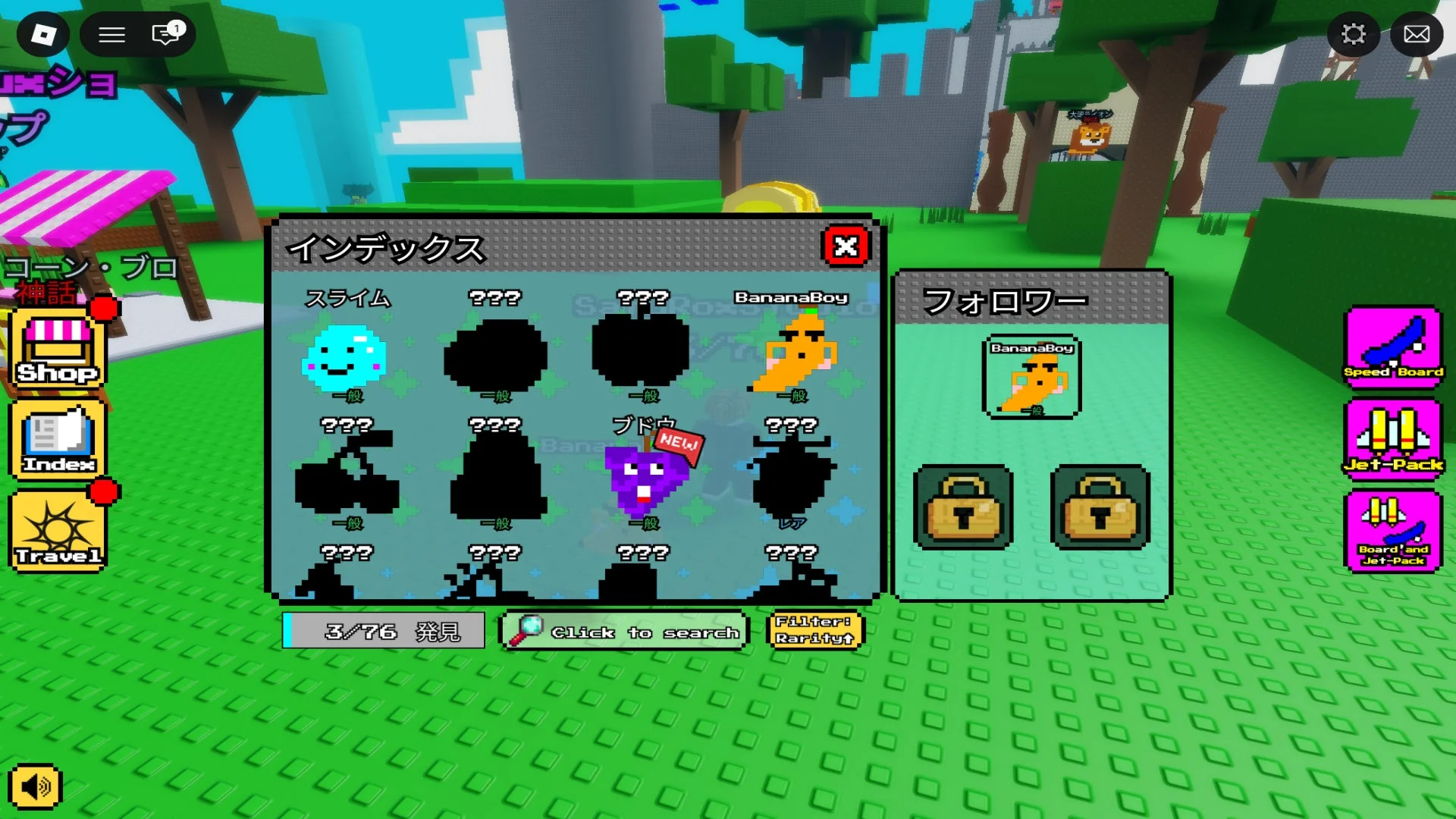Viewport: 1456px width, 819px height.
Task: Toggle the Filter: Rarity sort button
Action: 815,630
